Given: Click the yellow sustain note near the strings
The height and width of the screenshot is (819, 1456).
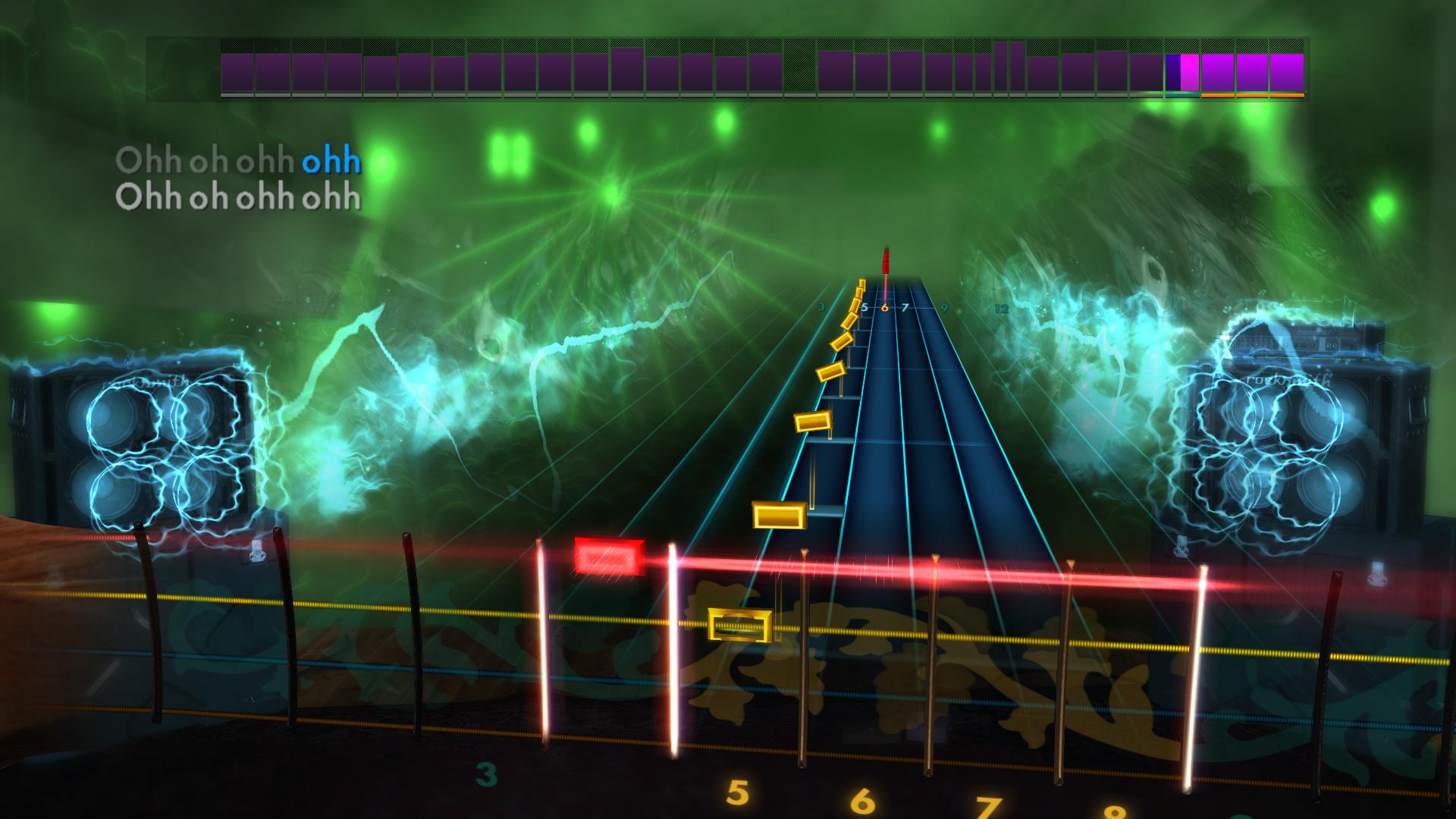Looking at the screenshot, I should [x=780, y=516].
